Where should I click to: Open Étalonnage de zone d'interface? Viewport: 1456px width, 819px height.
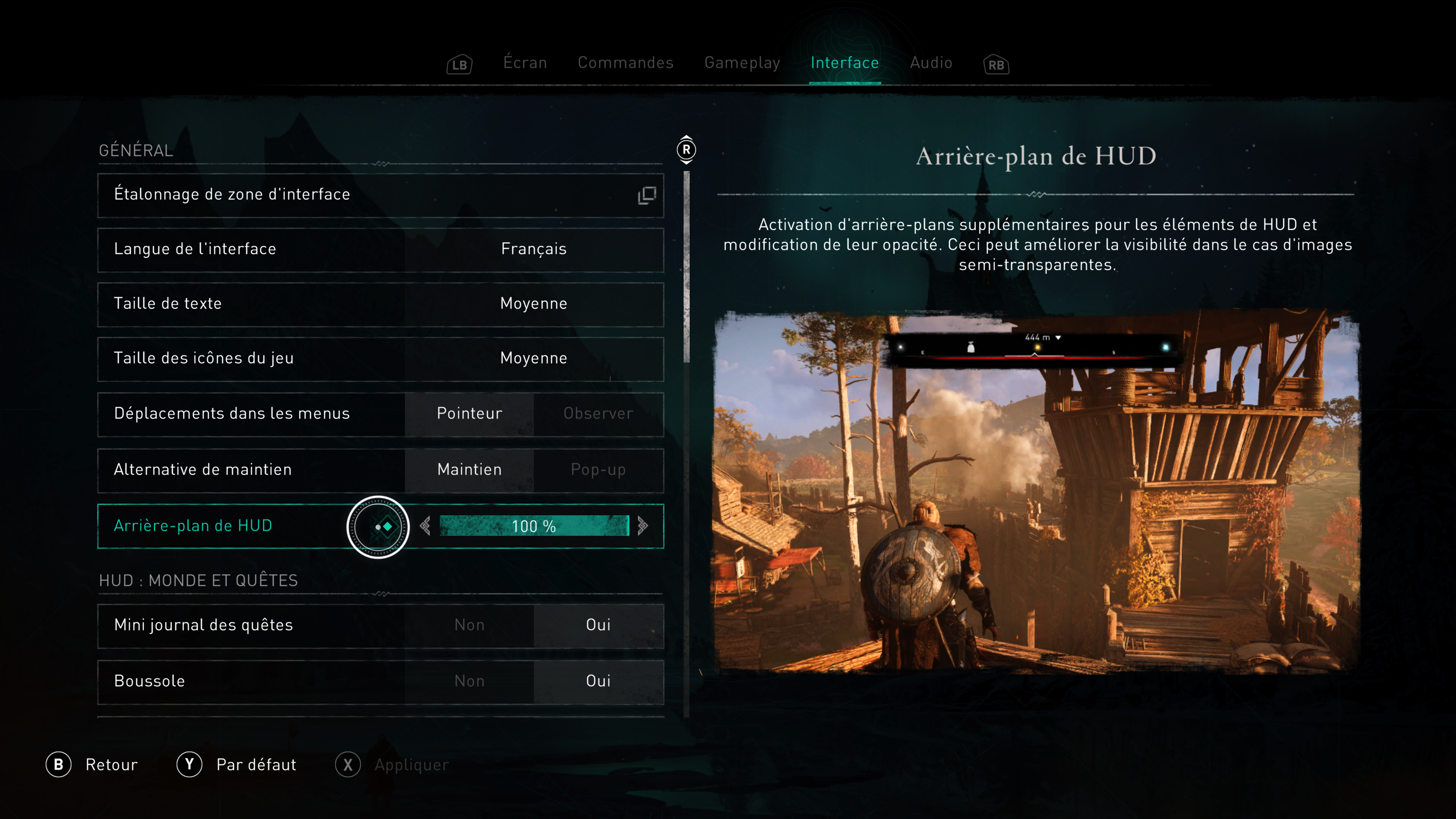click(380, 195)
